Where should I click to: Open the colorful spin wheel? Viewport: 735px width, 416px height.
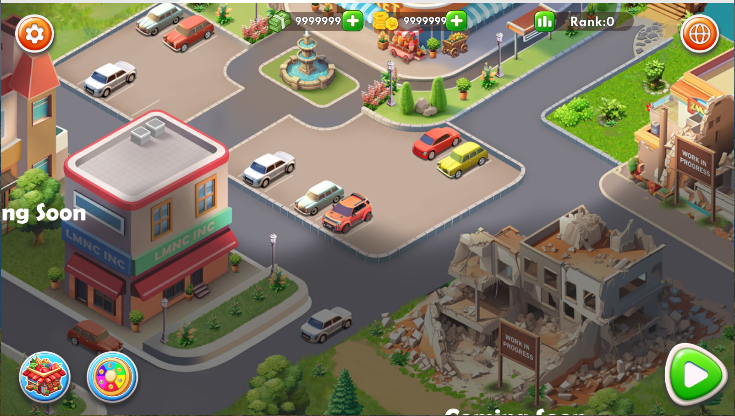click(x=112, y=376)
